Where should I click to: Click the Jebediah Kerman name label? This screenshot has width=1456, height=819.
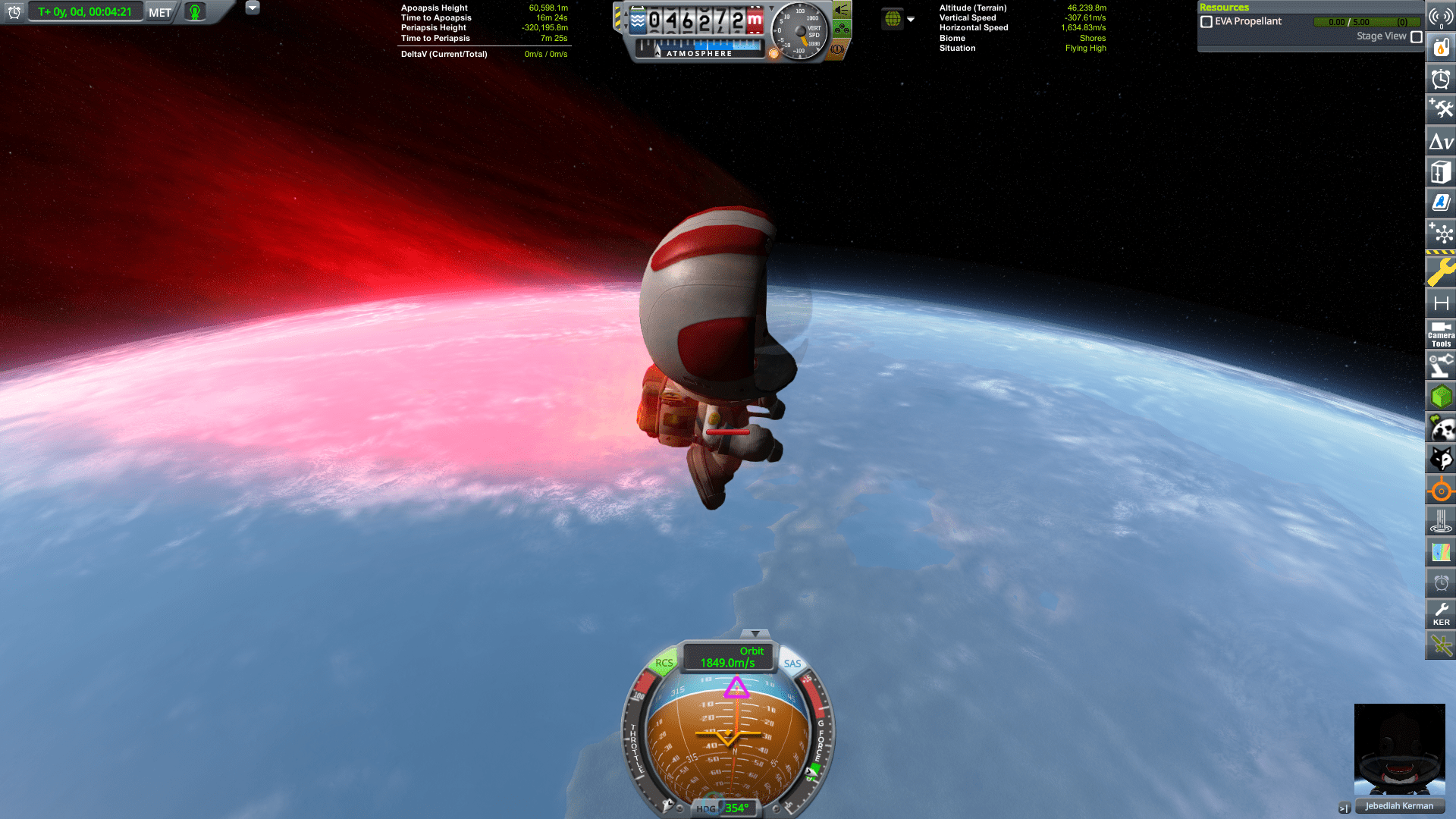(1399, 806)
